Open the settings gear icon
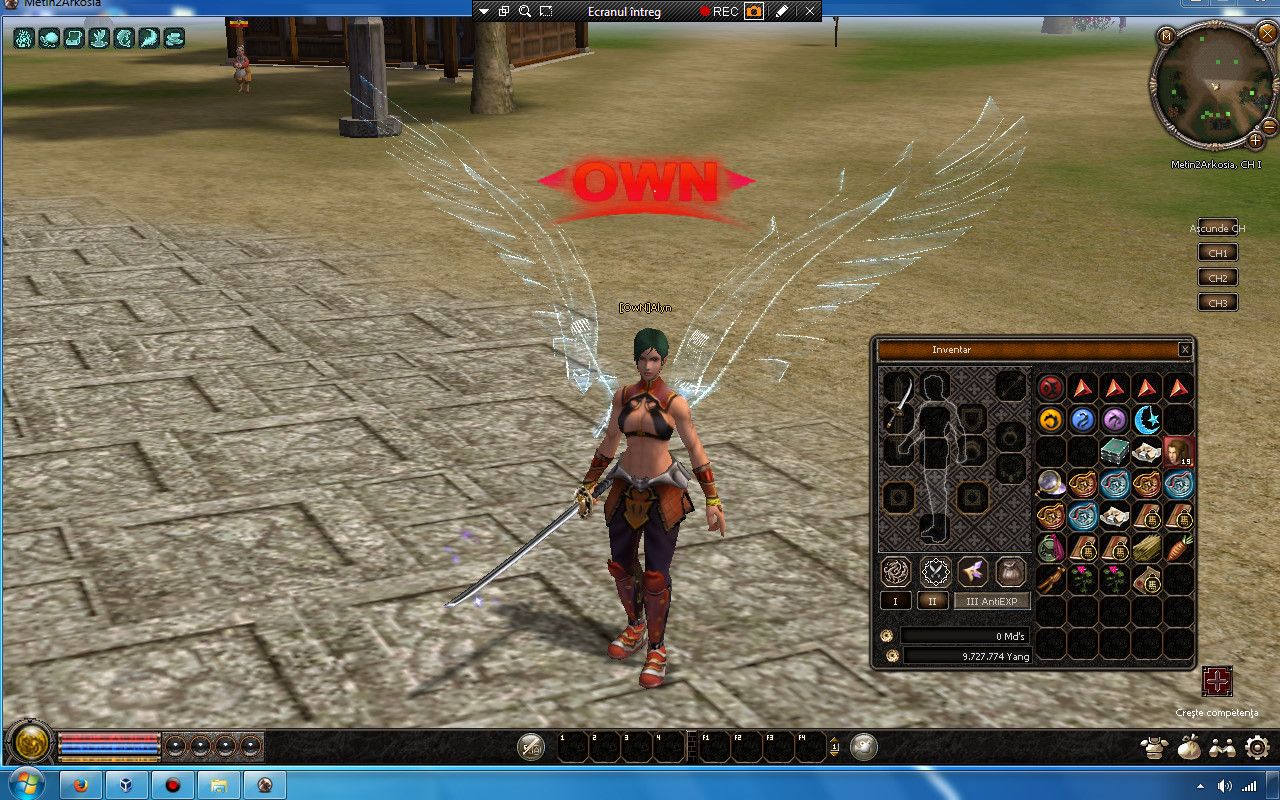 point(1257,747)
